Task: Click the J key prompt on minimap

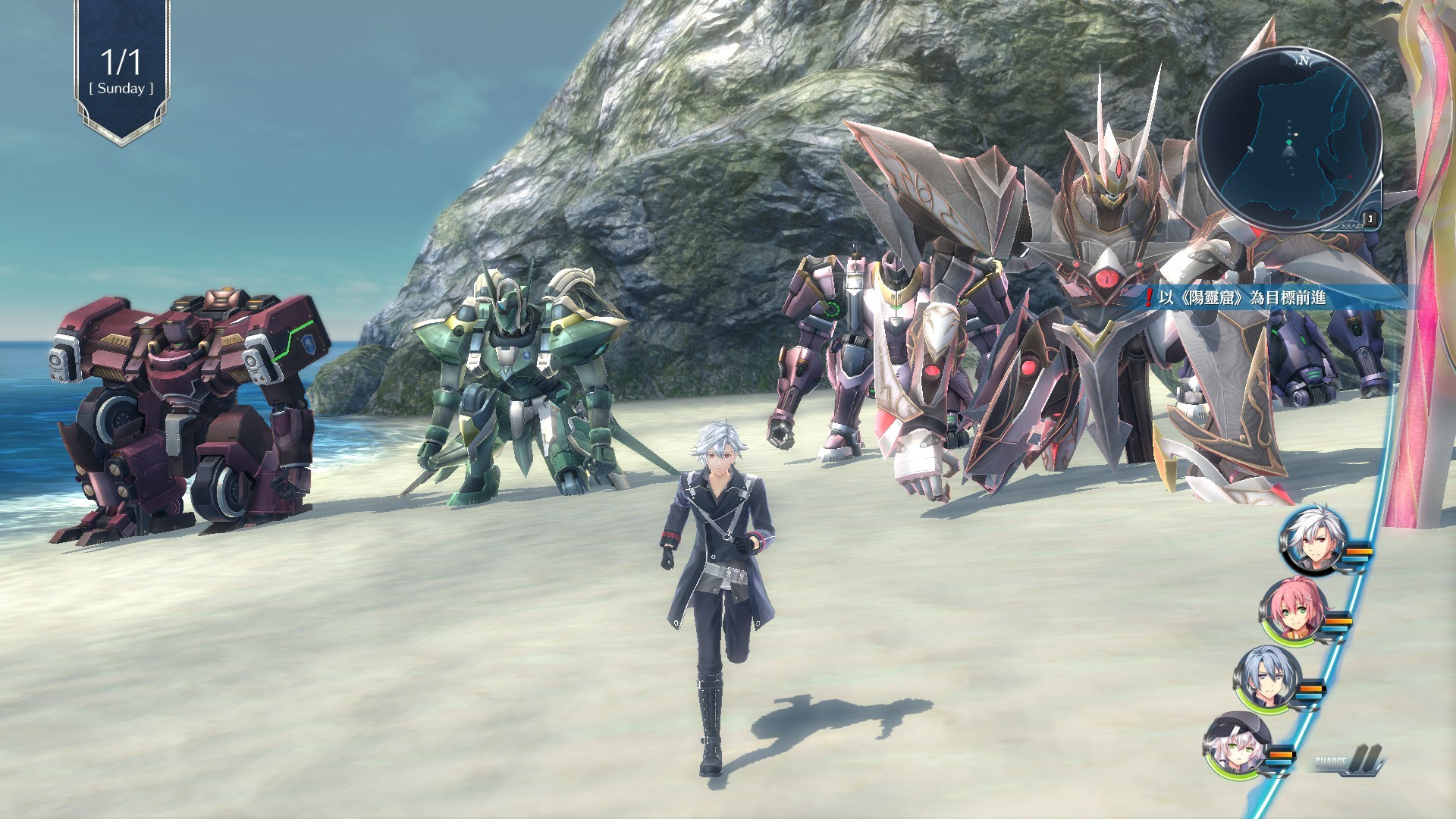Action: click(1370, 217)
